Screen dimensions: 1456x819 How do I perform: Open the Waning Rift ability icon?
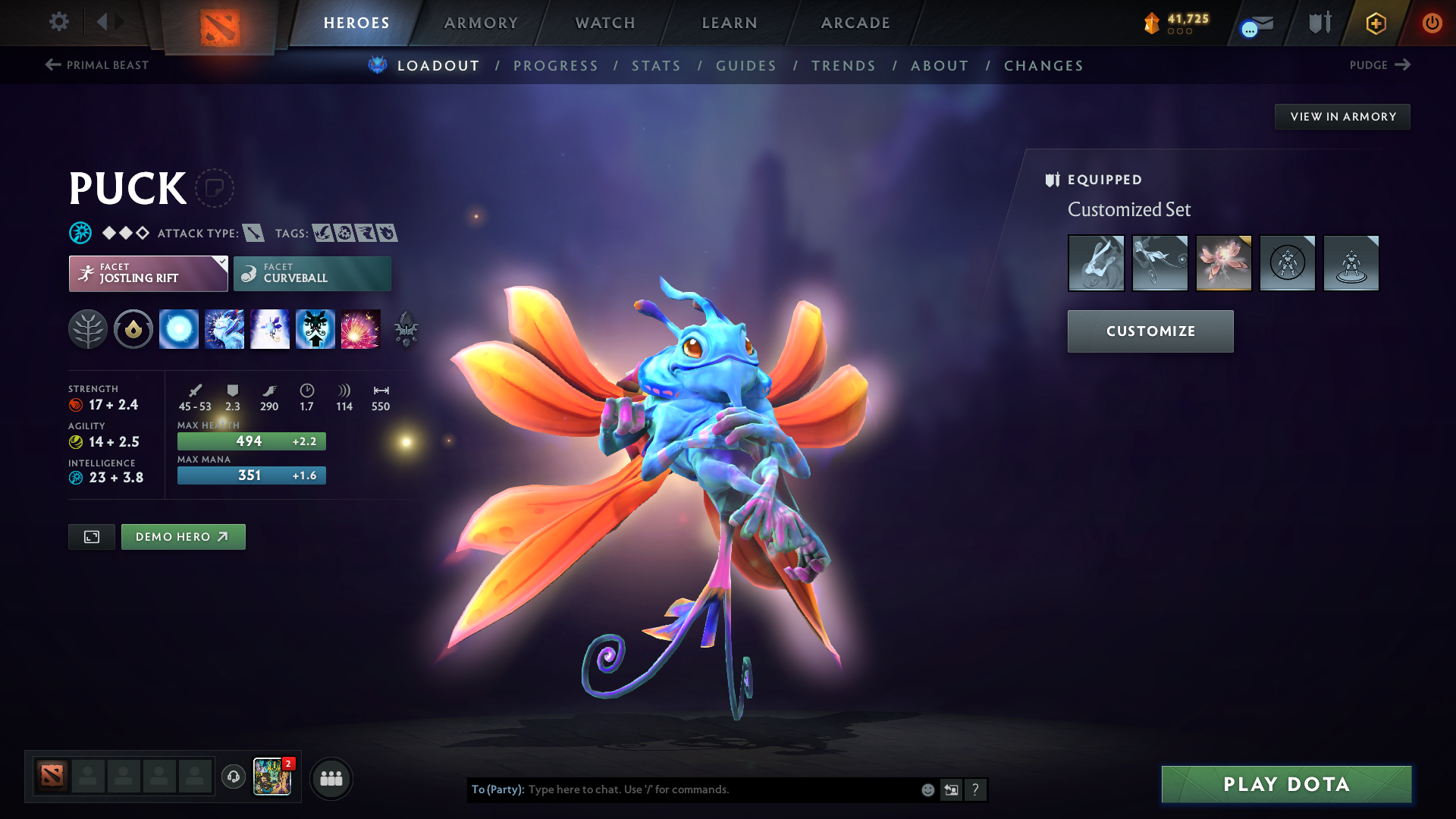224,328
